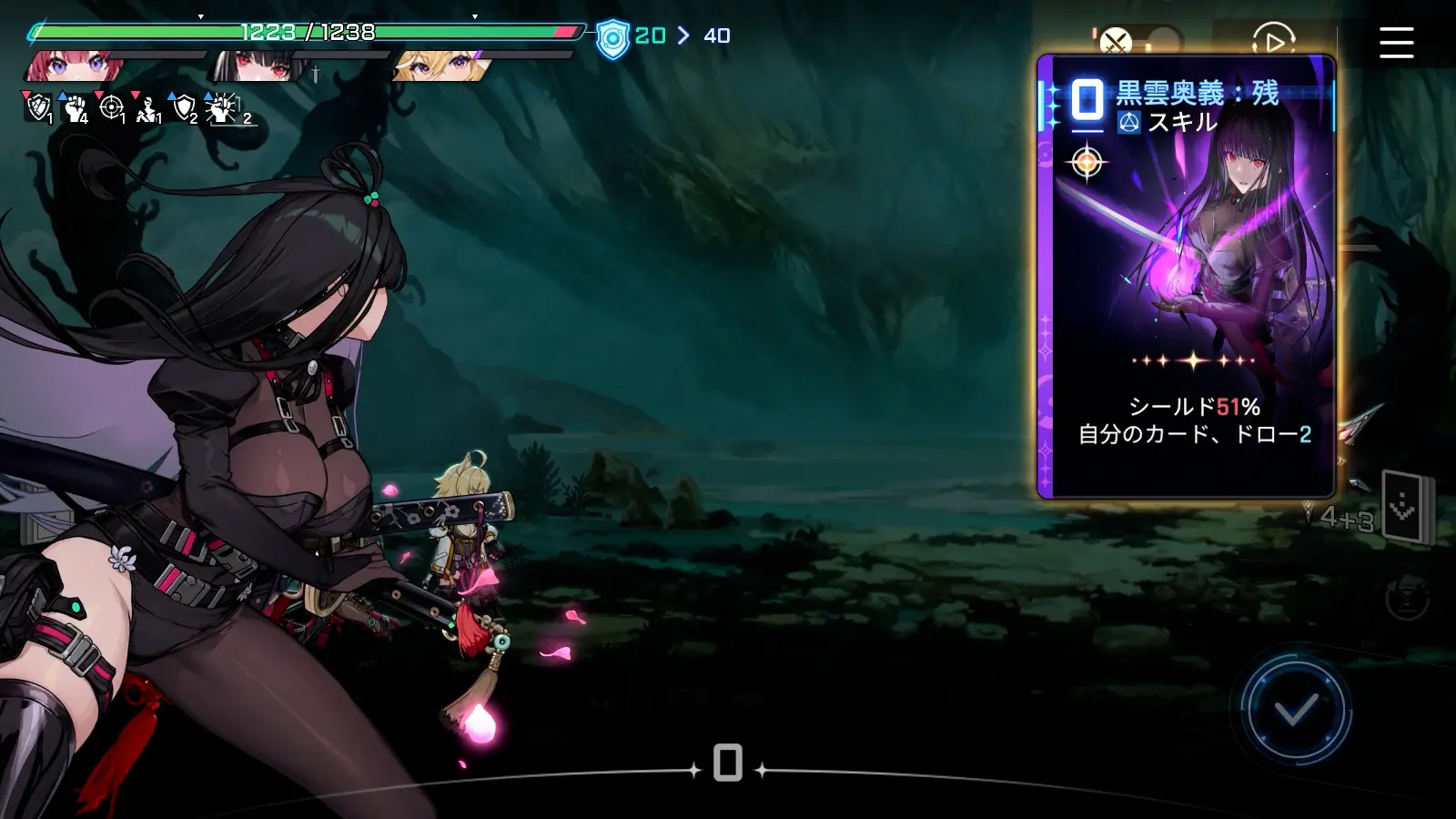Screen dimensions: 1456x819
Task: Inspect the broken shield debuff icon
Action: click(37, 108)
